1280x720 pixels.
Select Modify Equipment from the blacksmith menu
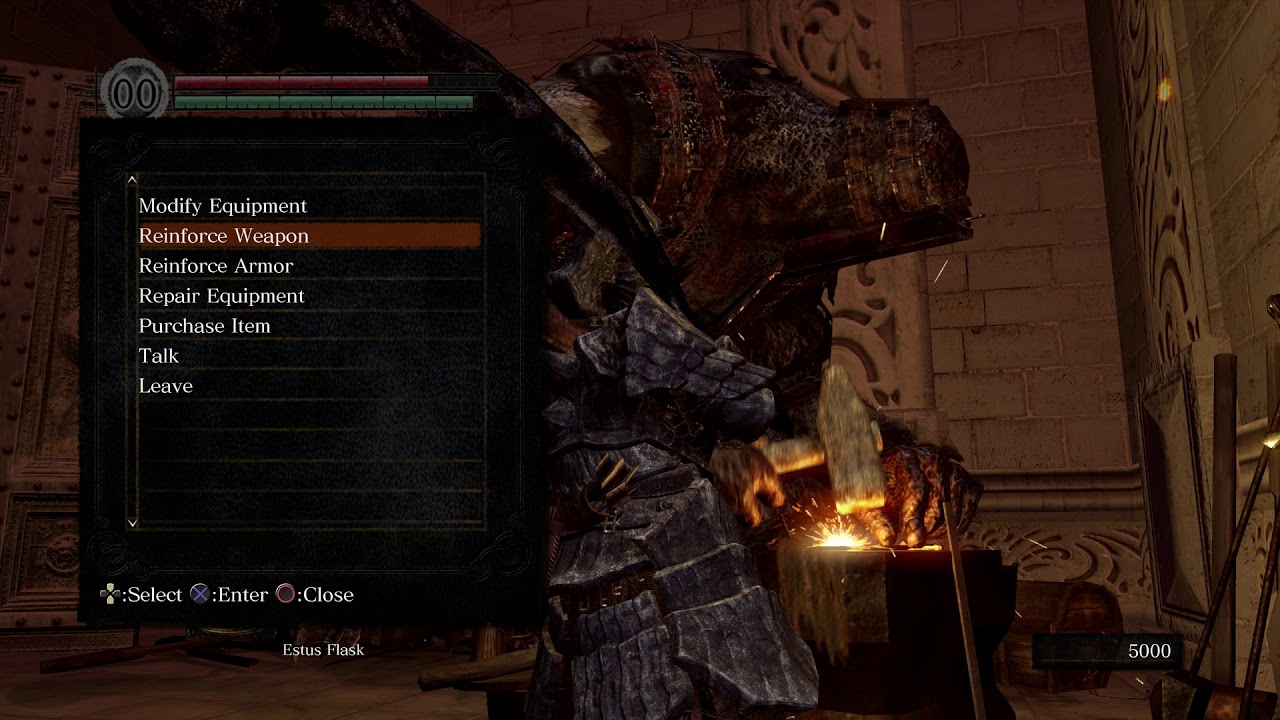click(x=223, y=206)
